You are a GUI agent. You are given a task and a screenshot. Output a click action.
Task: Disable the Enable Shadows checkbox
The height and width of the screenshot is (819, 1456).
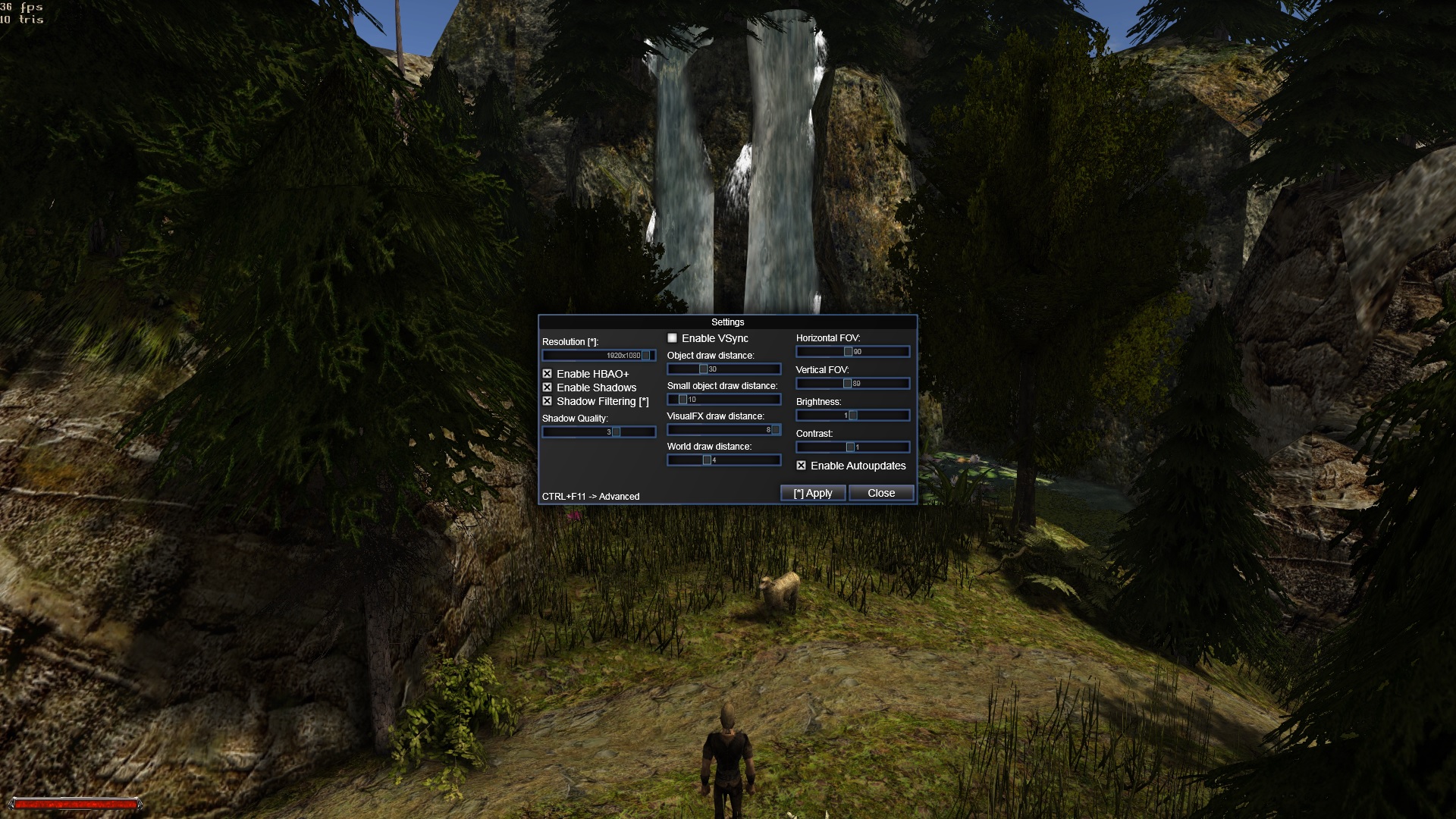tap(547, 388)
